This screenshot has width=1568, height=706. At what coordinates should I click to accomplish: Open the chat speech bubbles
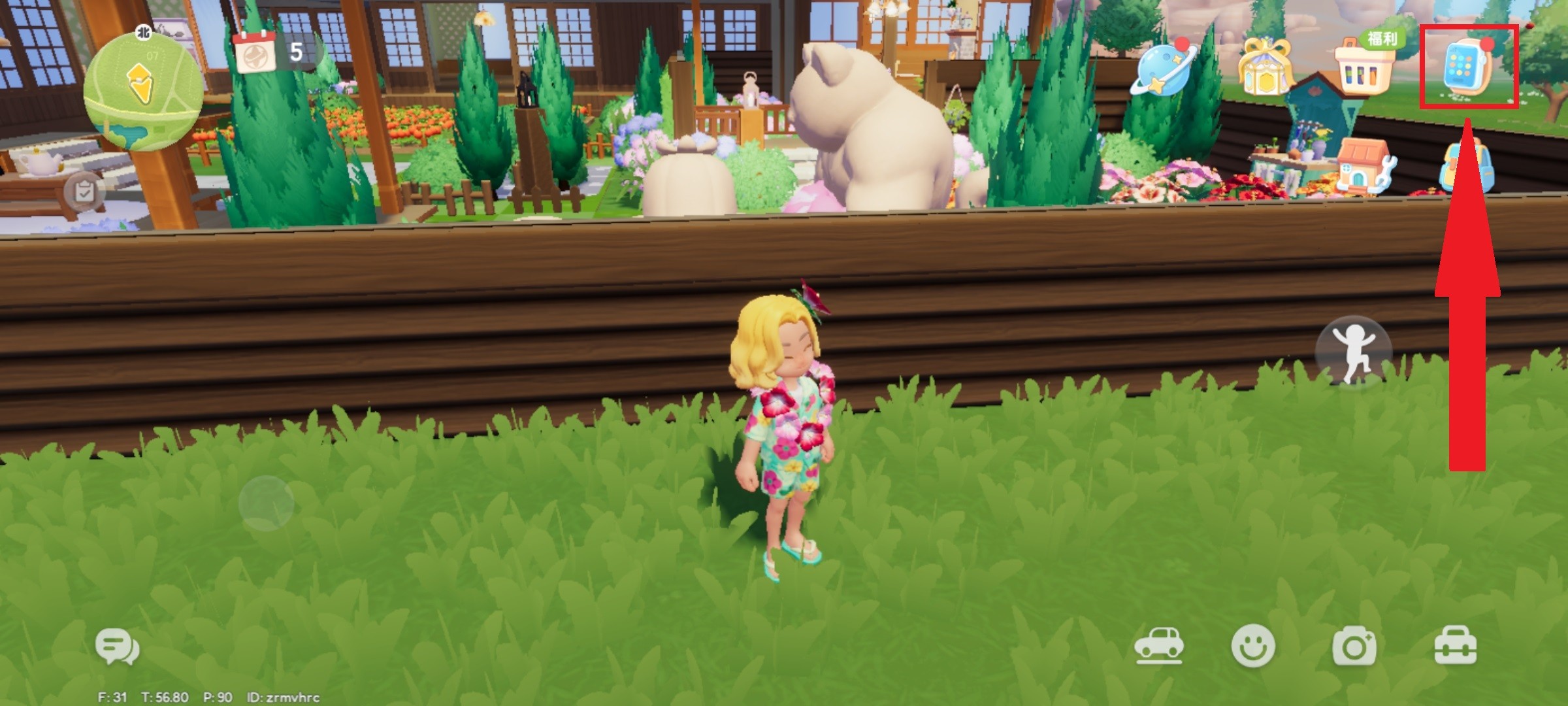pyautogui.click(x=118, y=647)
